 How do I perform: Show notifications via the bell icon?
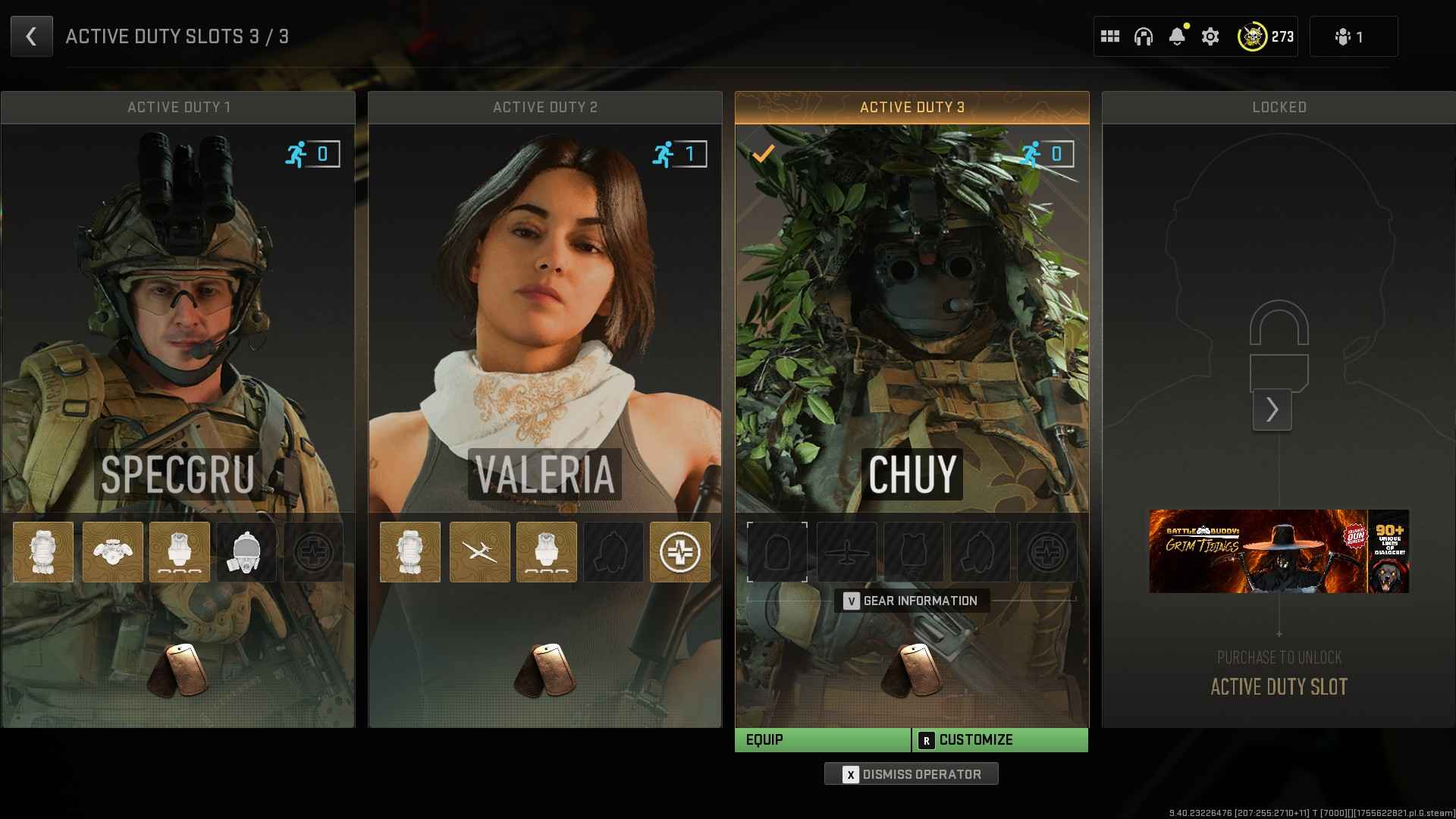[x=1177, y=36]
